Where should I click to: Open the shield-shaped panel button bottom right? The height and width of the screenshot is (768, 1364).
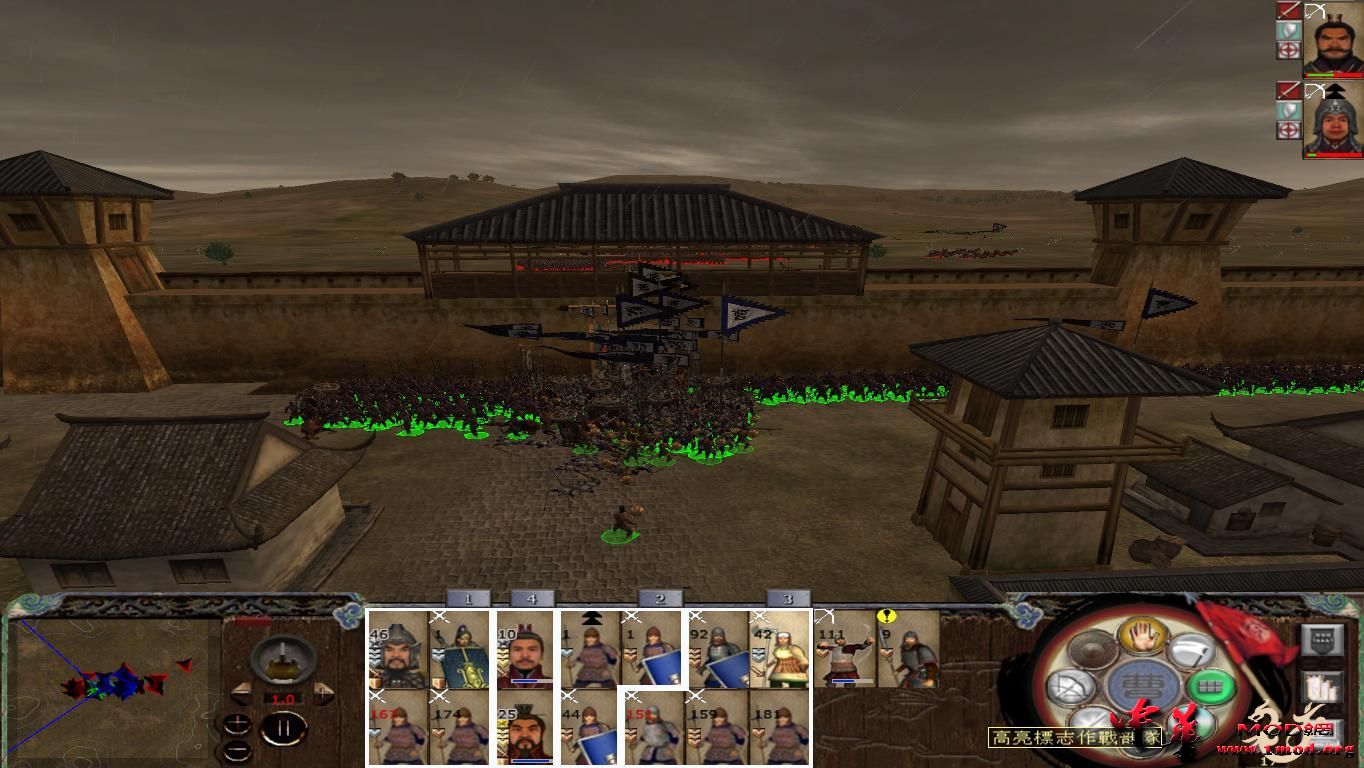point(1321,640)
